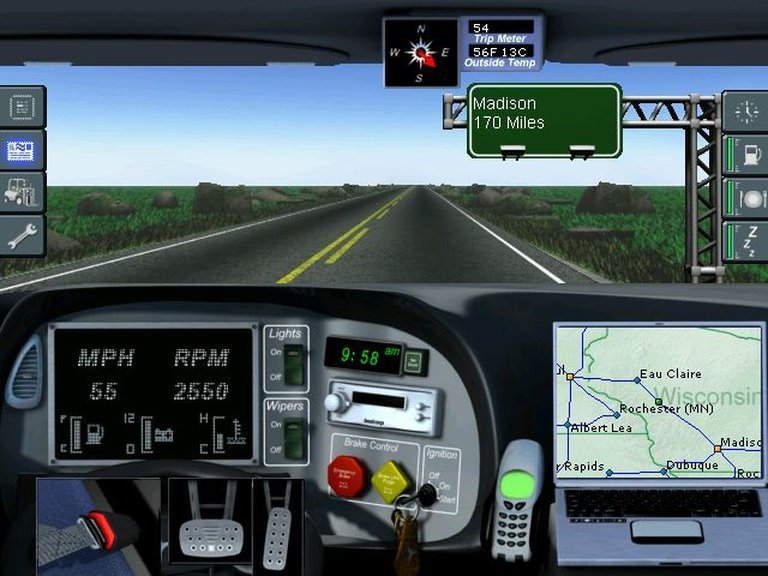Push the yellow Brake Control button
768x576 pixels.
pos(388,482)
